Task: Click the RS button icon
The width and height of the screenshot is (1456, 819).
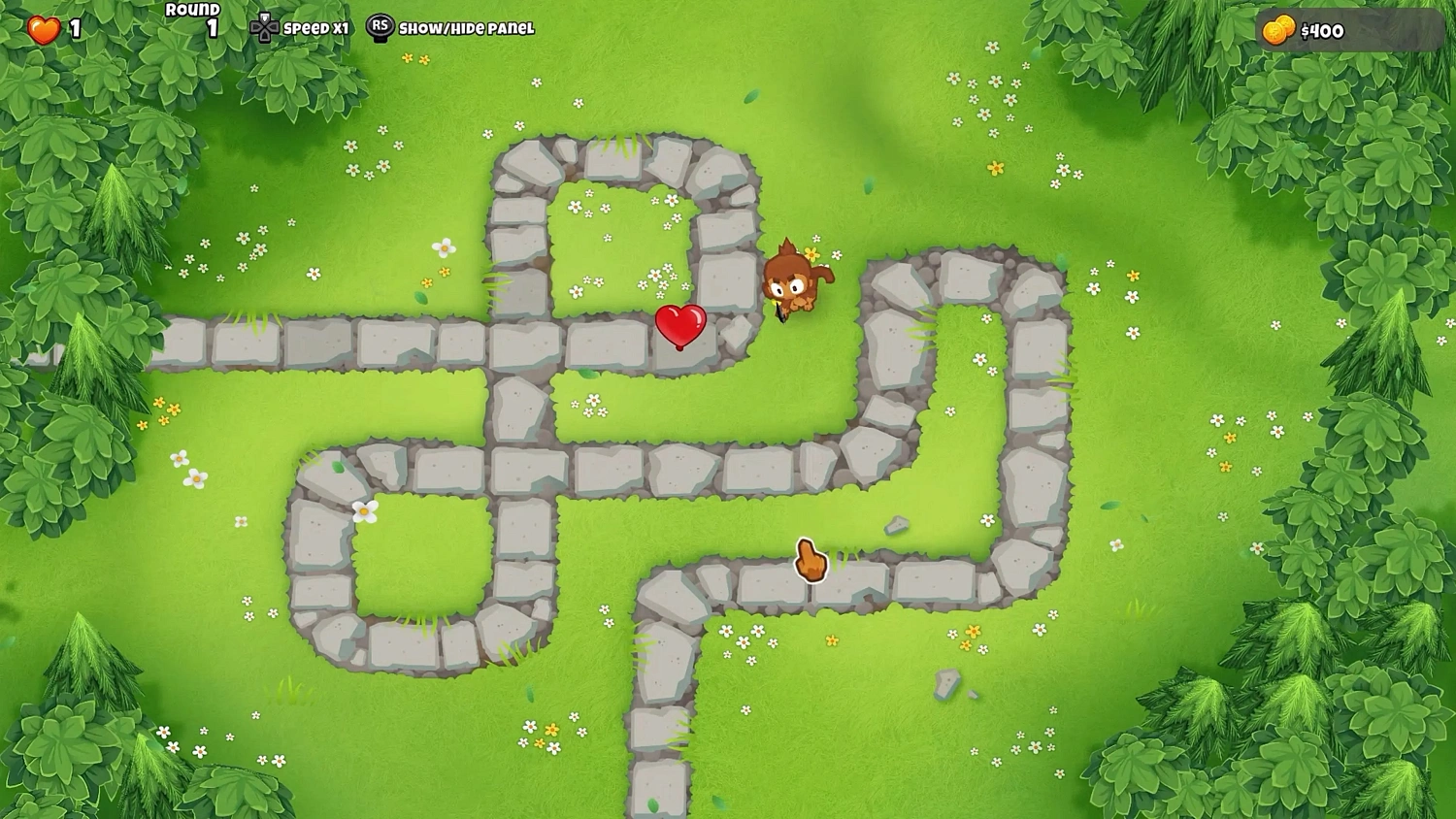Action: point(381,27)
